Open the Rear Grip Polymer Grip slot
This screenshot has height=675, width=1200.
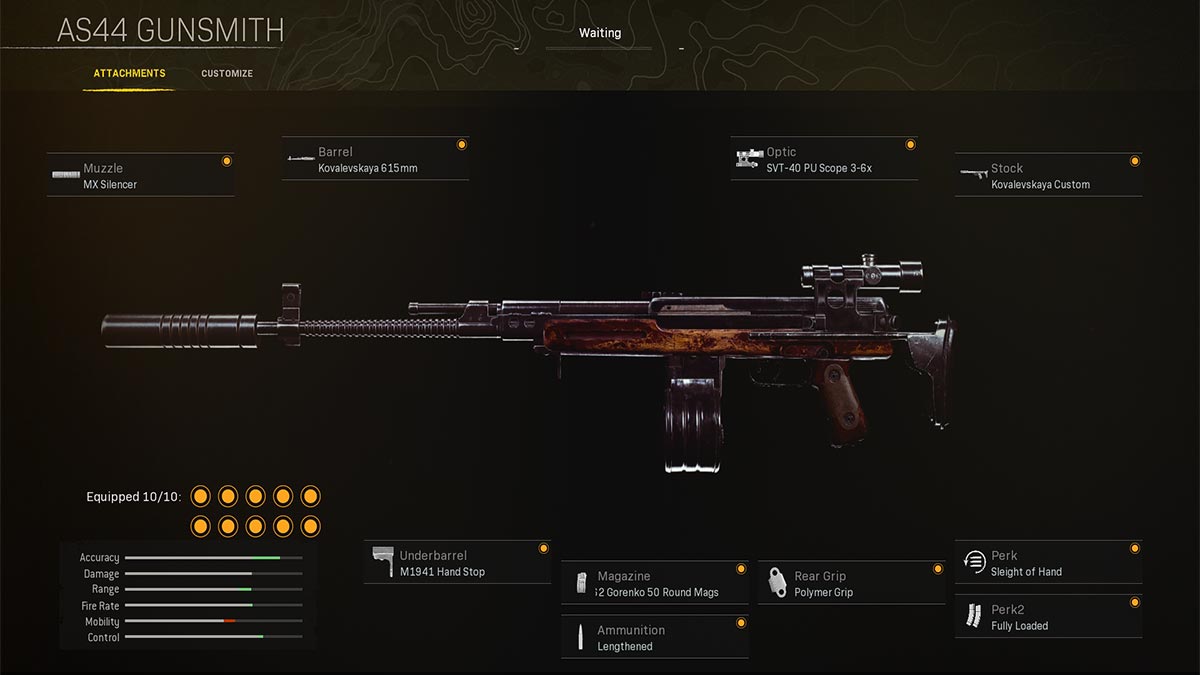click(851, 584)
